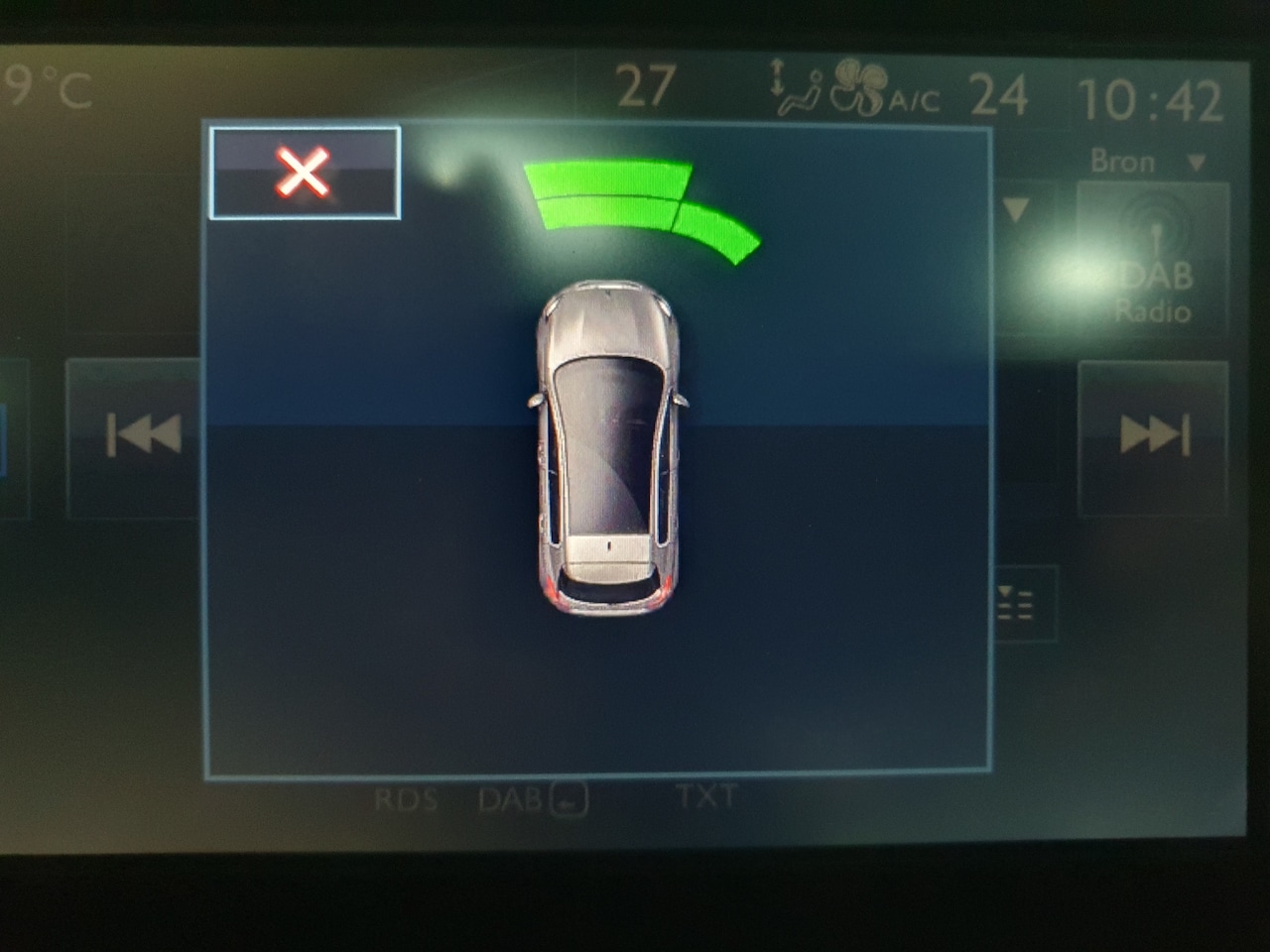1270x952 pixels.
Task: Skip to the next station
Action: click(x=1153, y=435)
